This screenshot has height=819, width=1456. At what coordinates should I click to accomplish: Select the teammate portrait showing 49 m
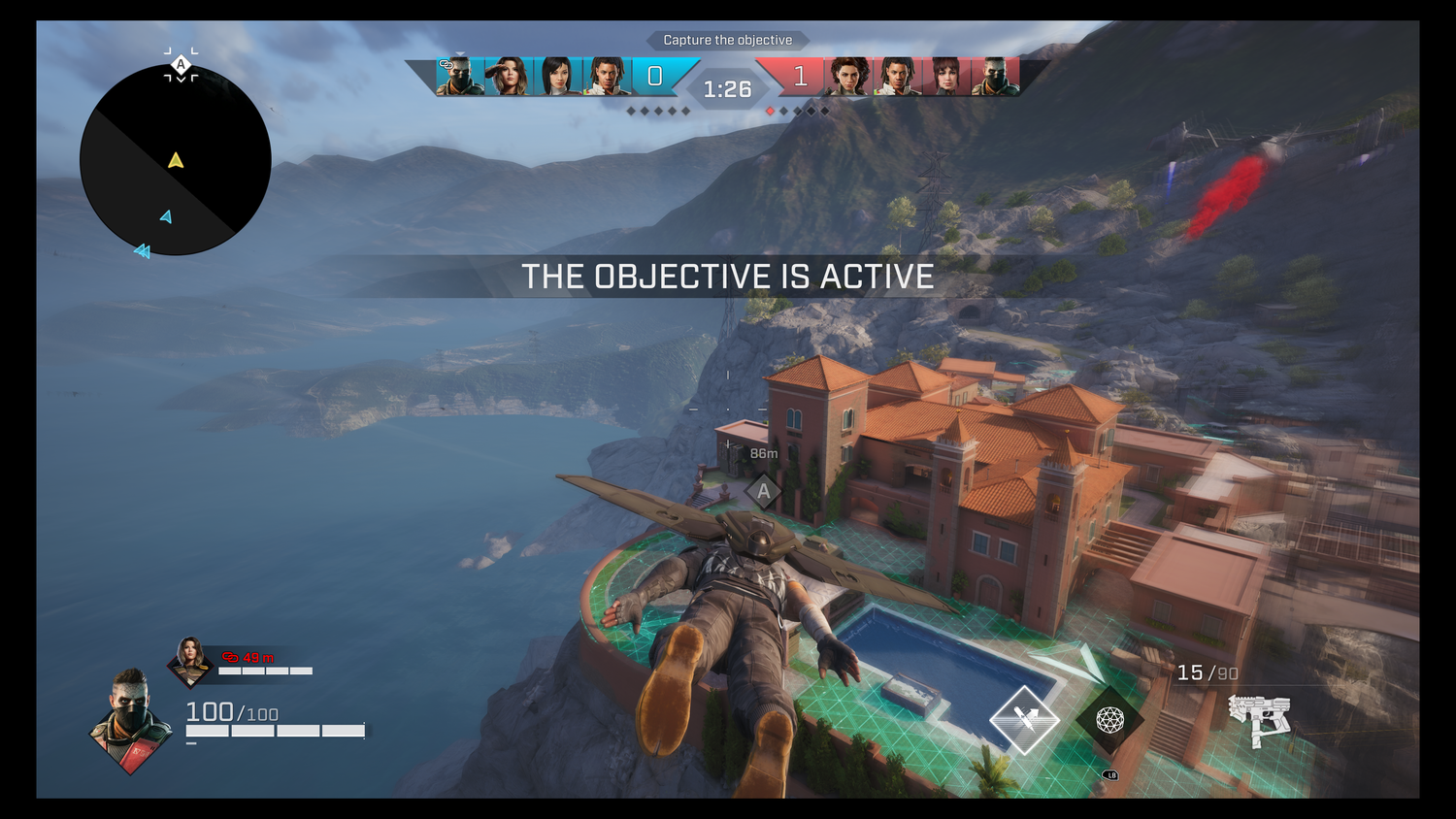(x=189, y=659)
